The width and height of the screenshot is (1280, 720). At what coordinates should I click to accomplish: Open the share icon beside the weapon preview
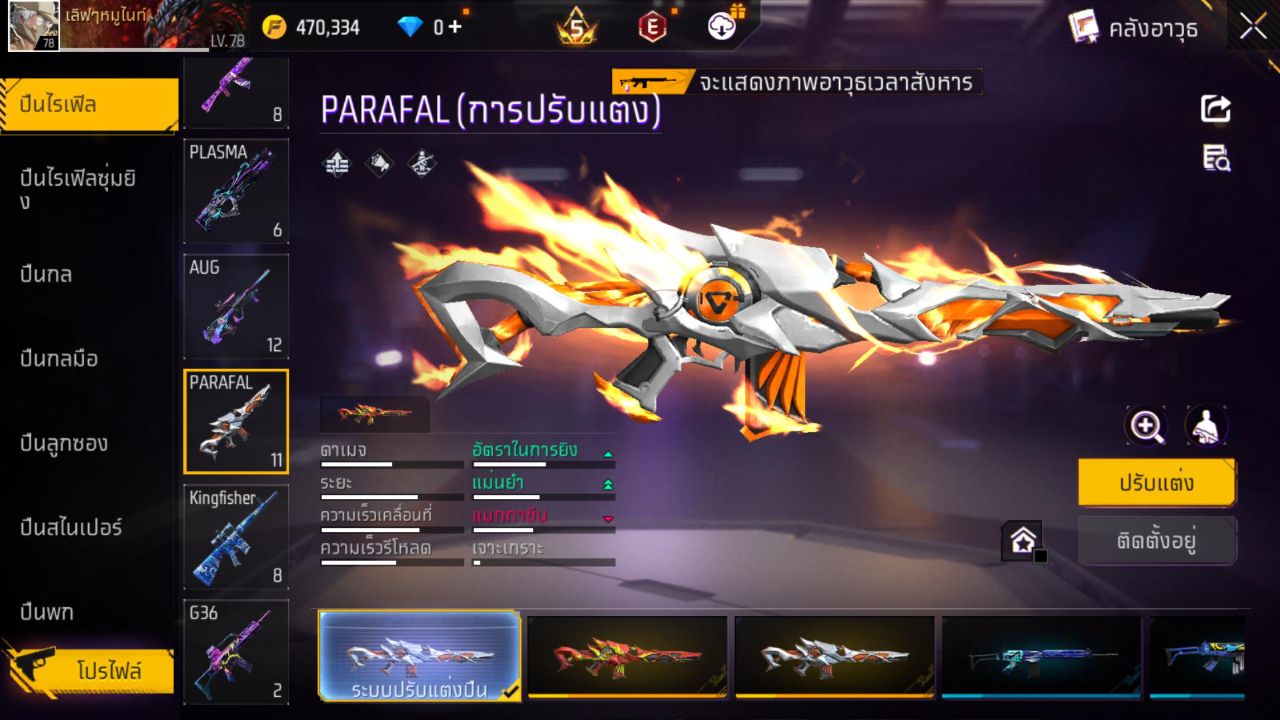pos(1214,110)
